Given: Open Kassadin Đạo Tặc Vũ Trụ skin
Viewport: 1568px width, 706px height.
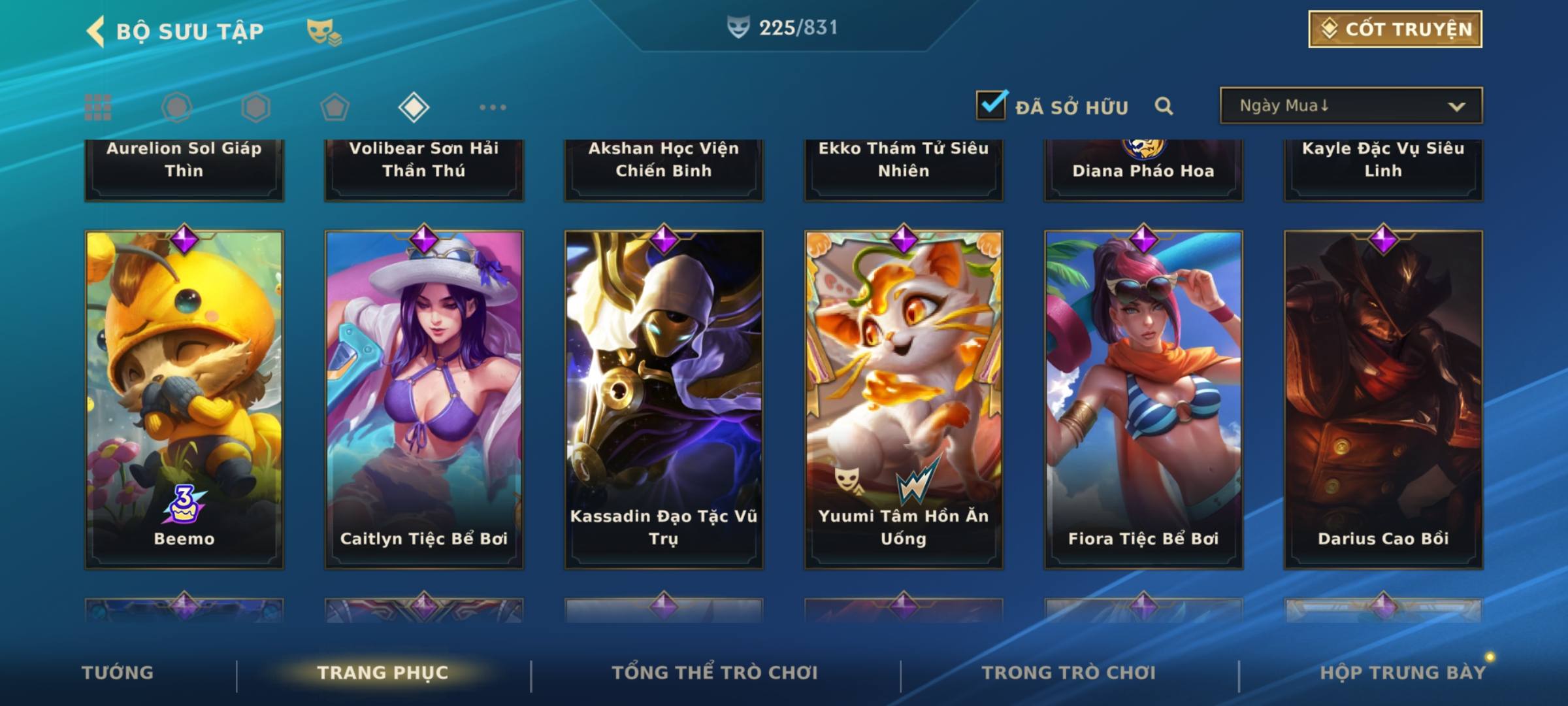Looking at the screenshot, I should coord(664,399).
